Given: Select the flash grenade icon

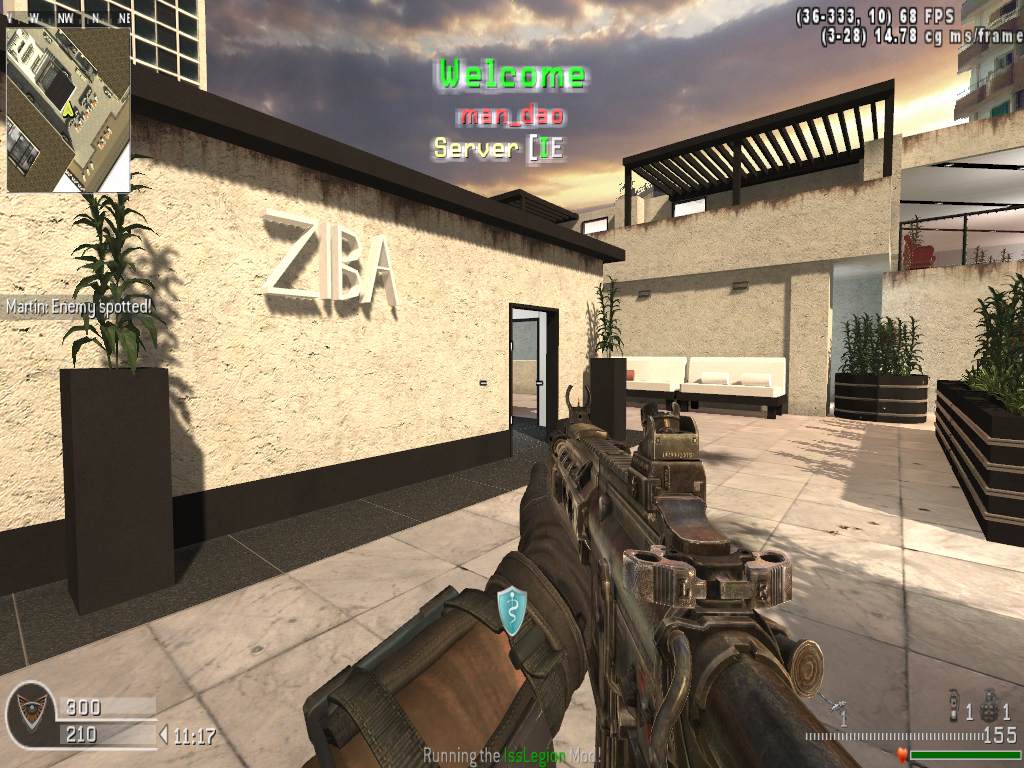Looking at the screenshot, I should click(953, 709).
